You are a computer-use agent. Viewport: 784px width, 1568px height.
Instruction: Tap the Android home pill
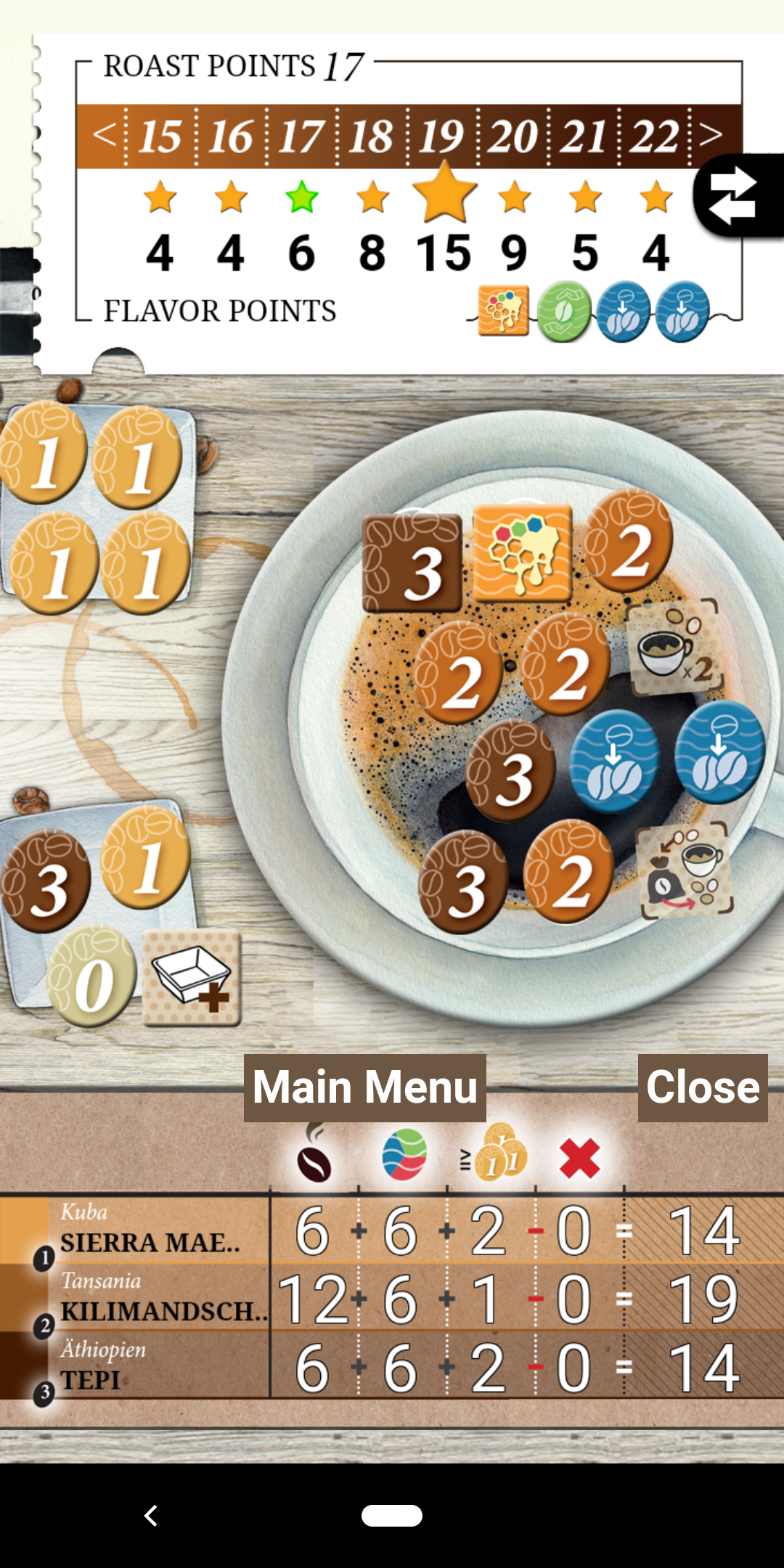click(x=392, y=1515)
